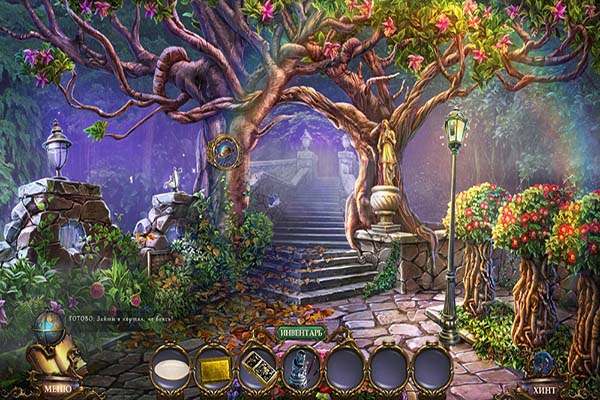Viewport: 600px width, 400px height.
Task: Open the МЕНЮ button
Action: [55, 386]
